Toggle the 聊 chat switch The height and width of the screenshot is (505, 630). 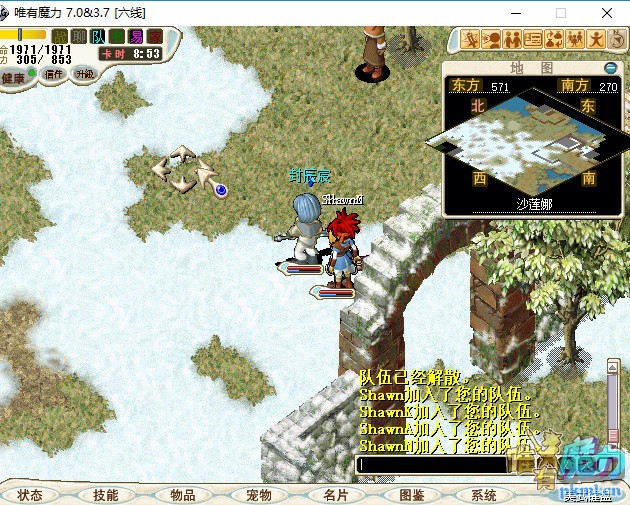coord(79,37)
